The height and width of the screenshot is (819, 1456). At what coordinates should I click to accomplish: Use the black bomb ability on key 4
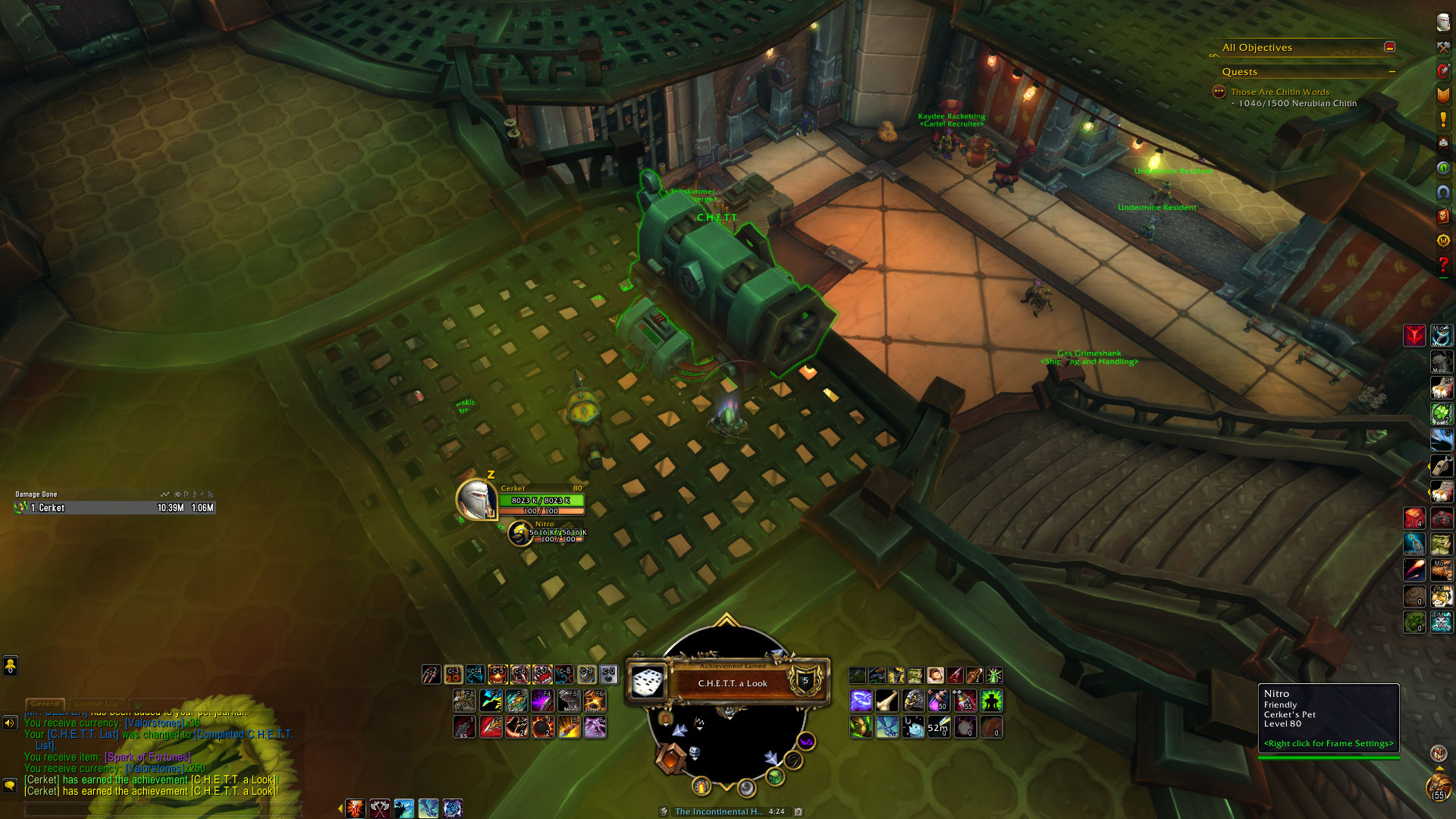click(542, 727)
